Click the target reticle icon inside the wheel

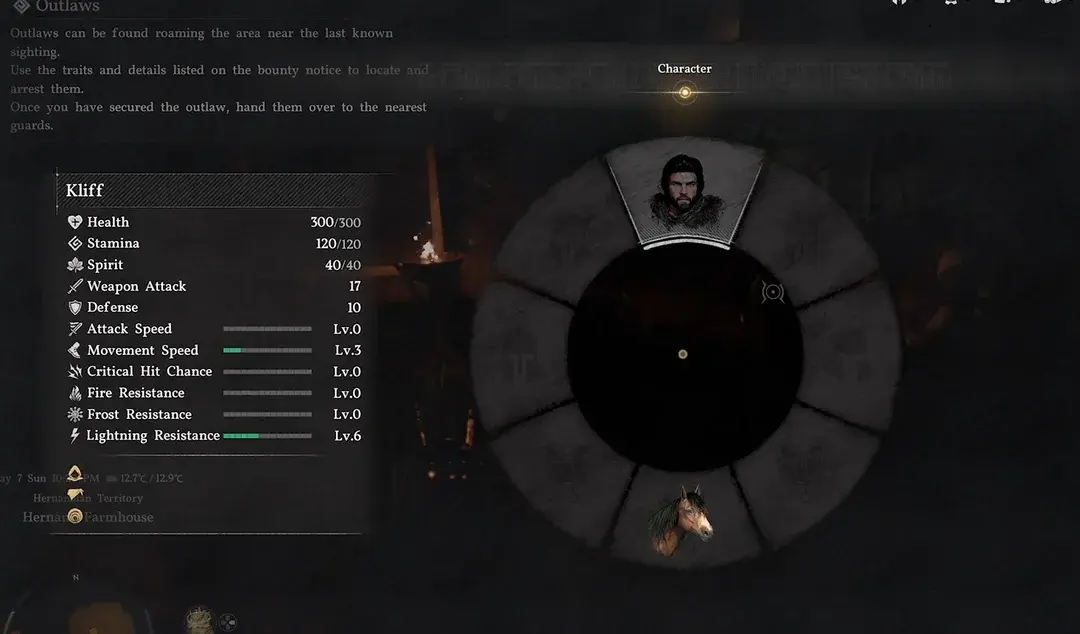(772, 292)
